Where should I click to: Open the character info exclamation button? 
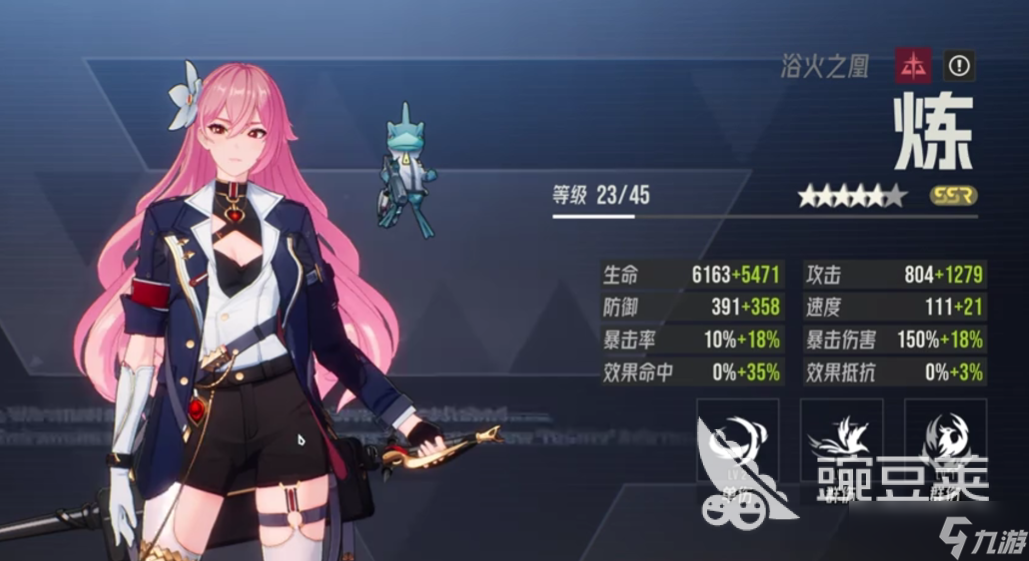pos(959,66)
